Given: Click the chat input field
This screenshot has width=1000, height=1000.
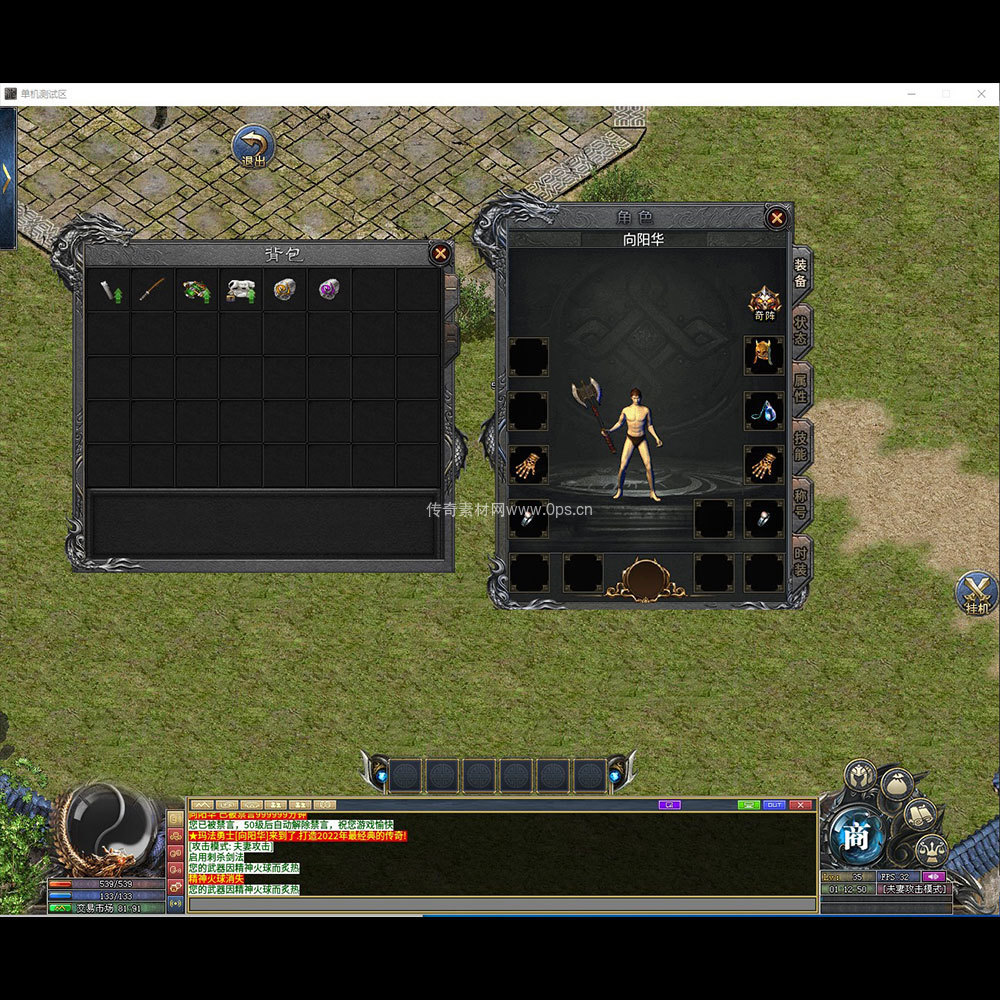Looking at the screenshot, I should (500, 904).
